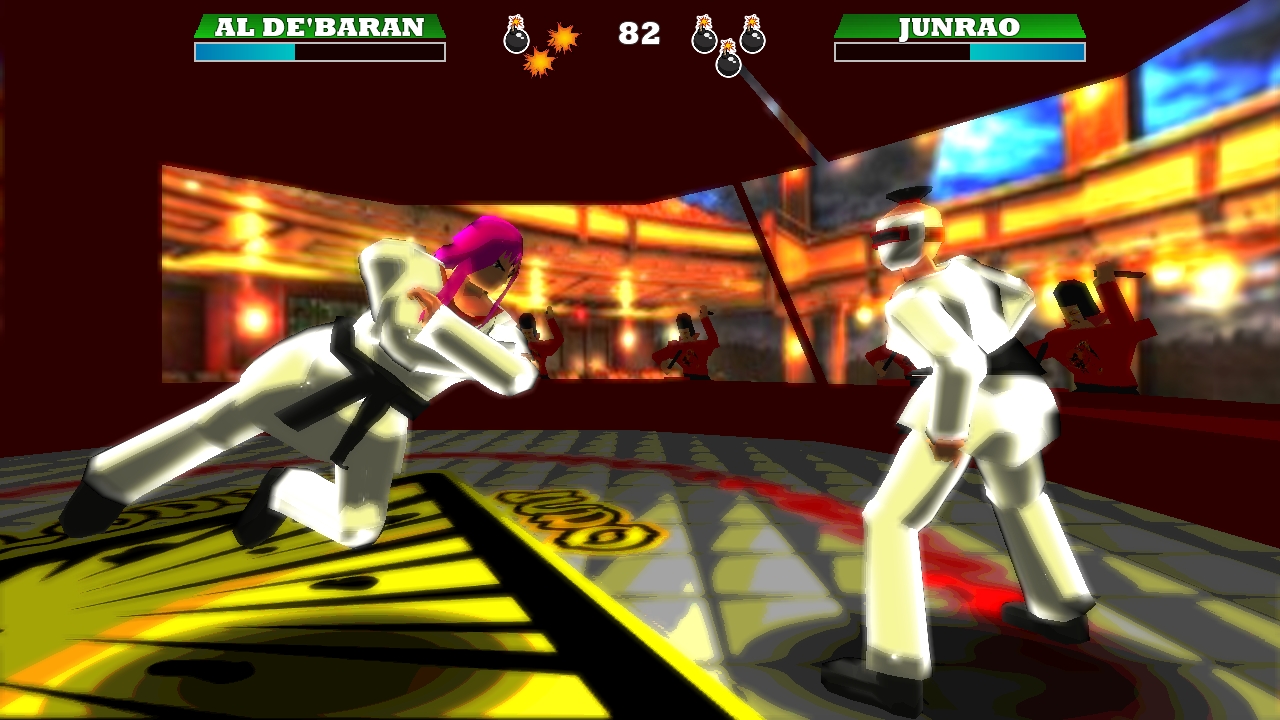Click the JUNRAO name plate
The image size is (1280, 720).
coord(959,27)
